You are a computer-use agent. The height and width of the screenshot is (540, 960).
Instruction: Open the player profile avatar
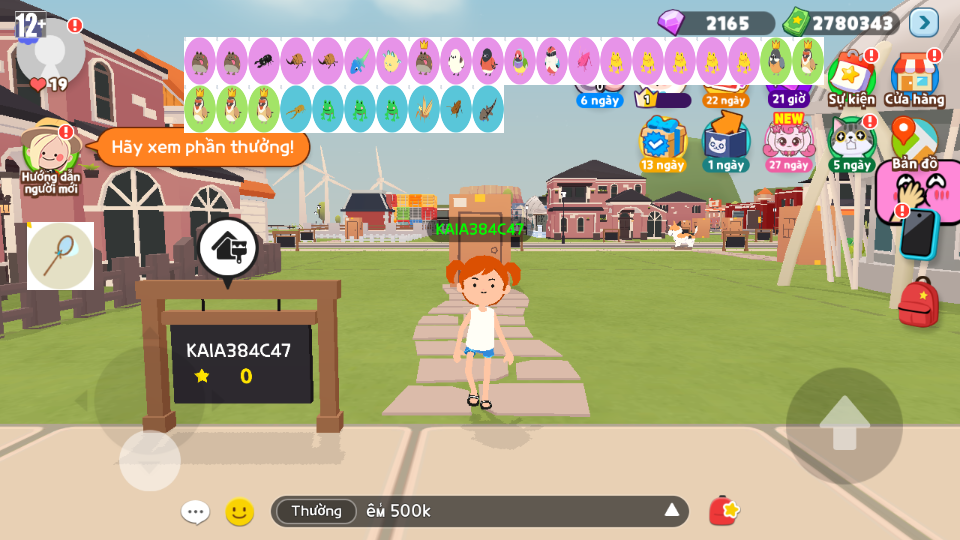pos(50,48)
